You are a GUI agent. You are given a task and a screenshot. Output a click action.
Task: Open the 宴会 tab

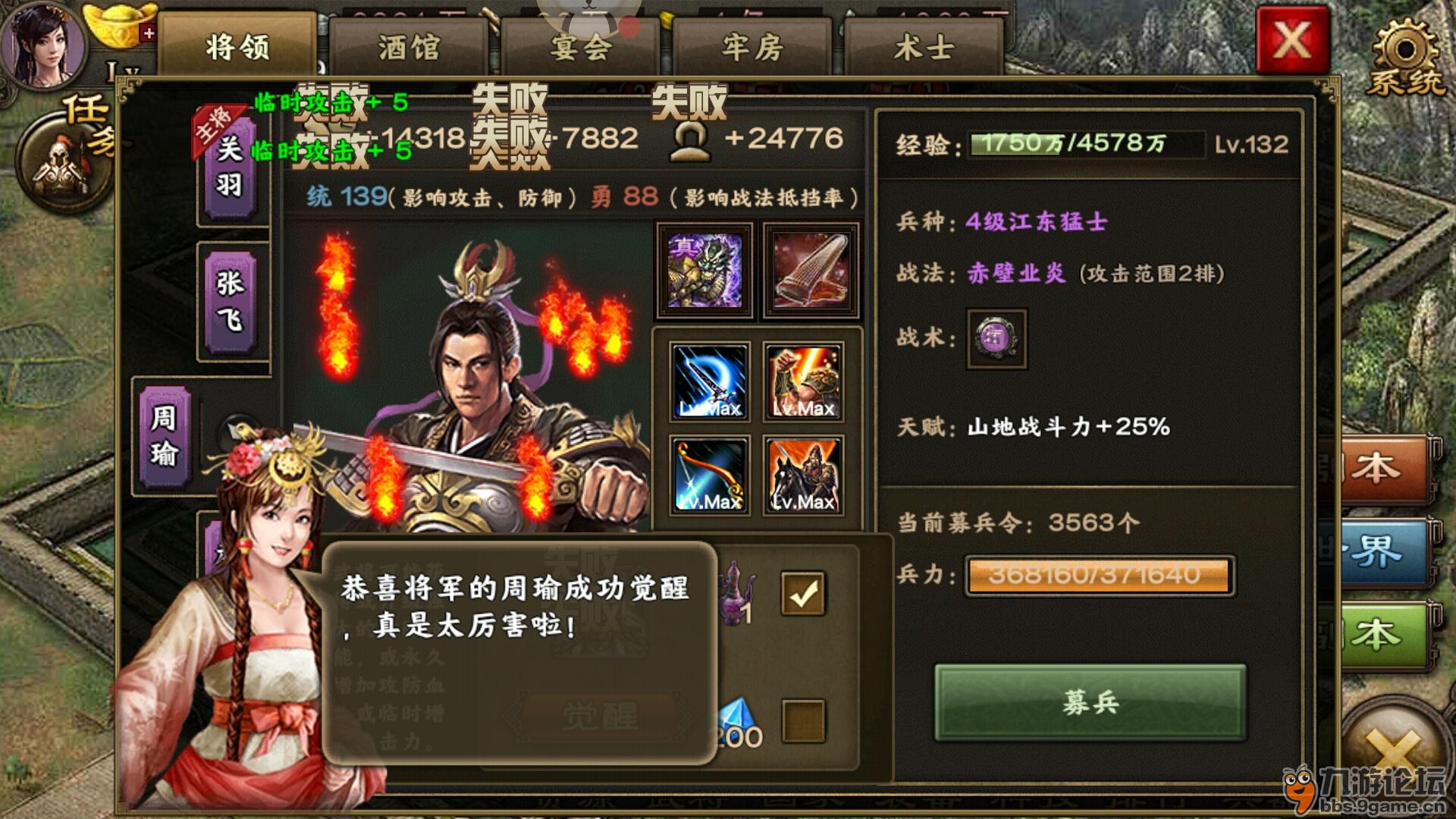coord(580,45)
